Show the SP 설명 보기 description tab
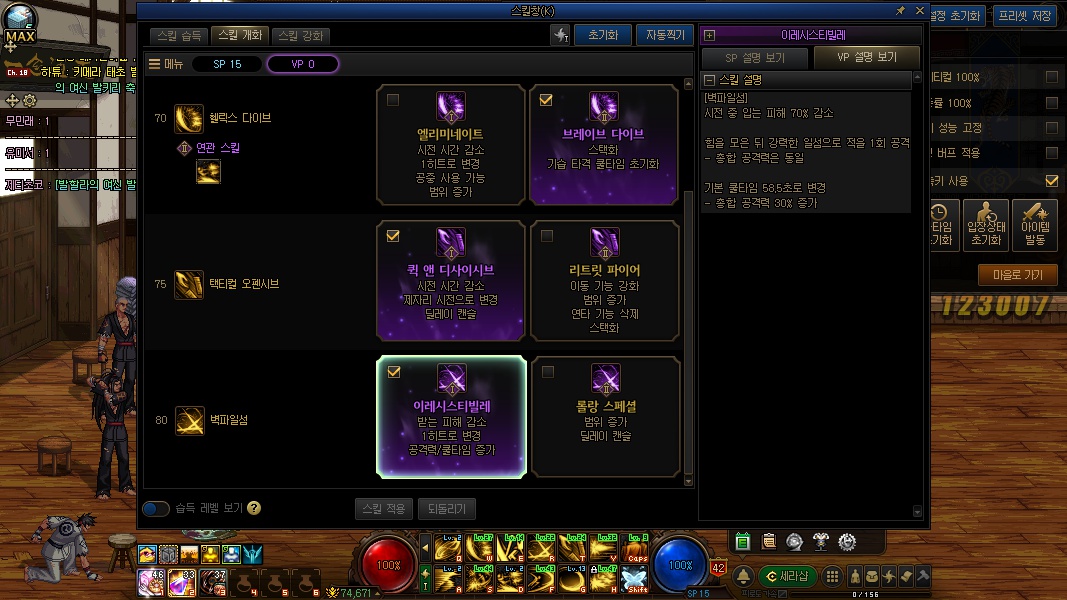 [754, 57]
